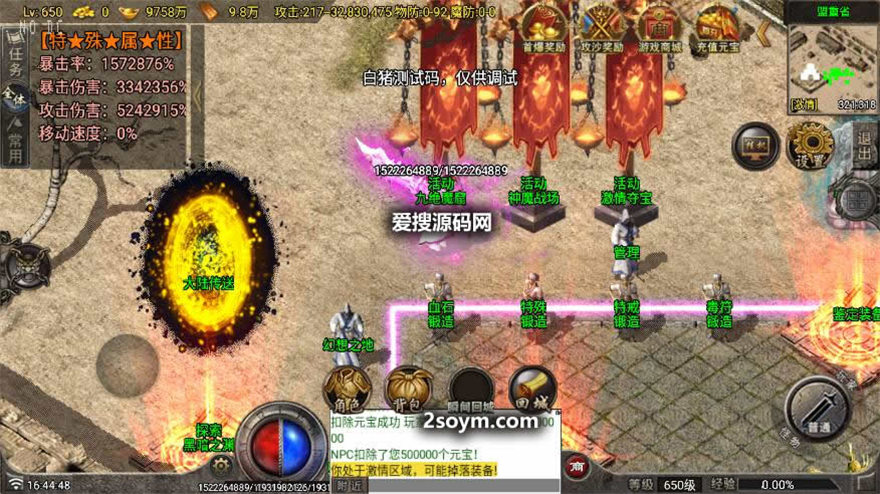Switch to the 任务 quest tab
This screenshot has width=880, height=494.
click(14, 58)
